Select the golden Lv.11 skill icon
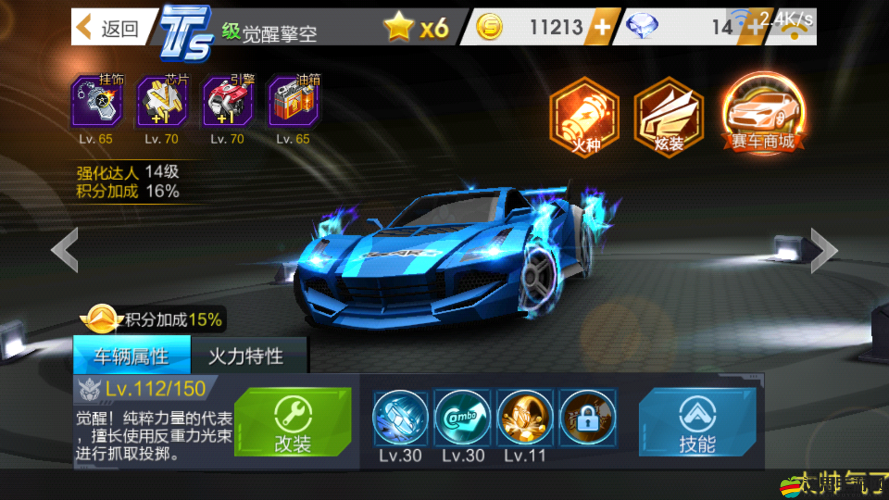The image size is (889, 500). coord(525,417)
